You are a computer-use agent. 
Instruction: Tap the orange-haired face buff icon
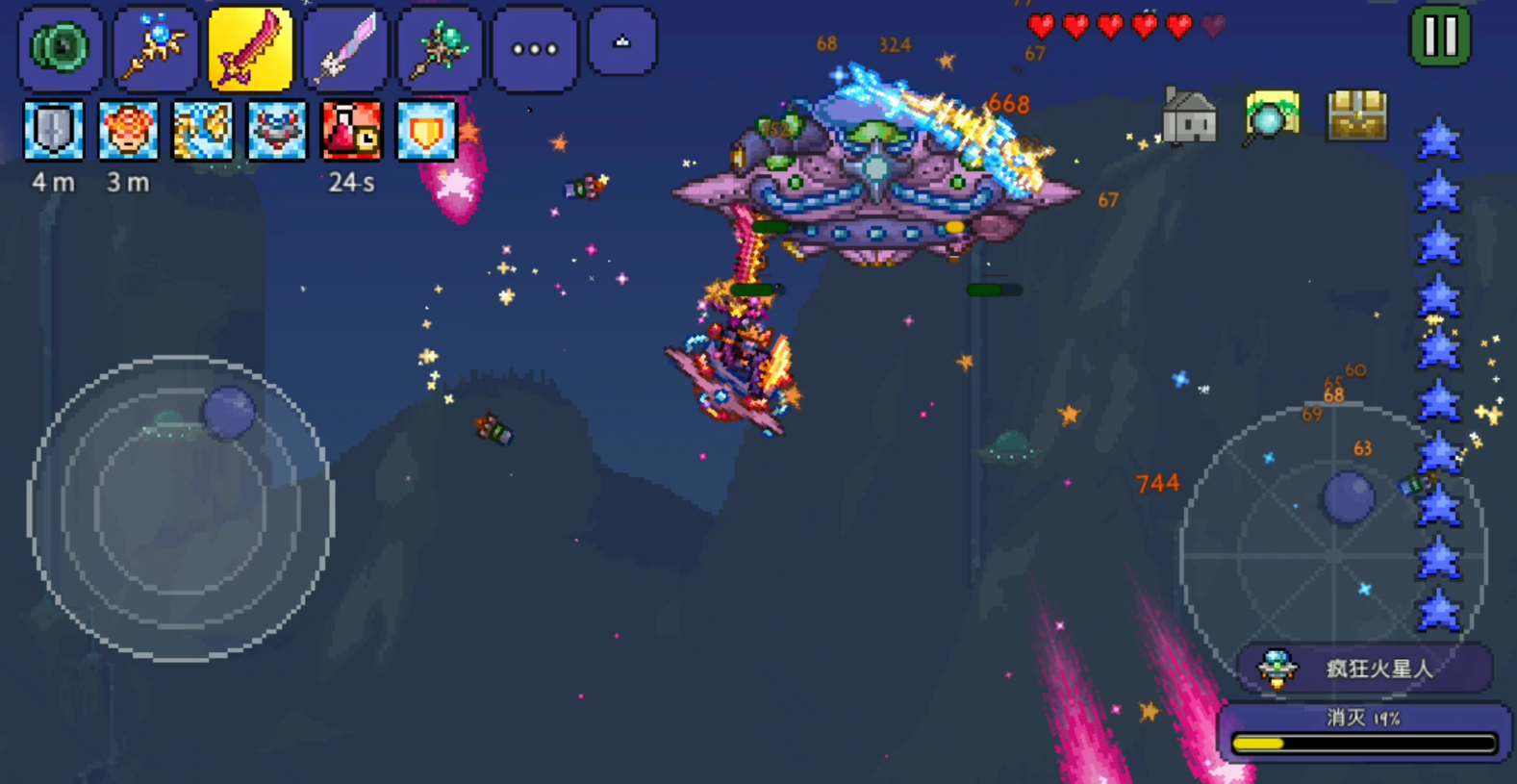click(128, 130)
